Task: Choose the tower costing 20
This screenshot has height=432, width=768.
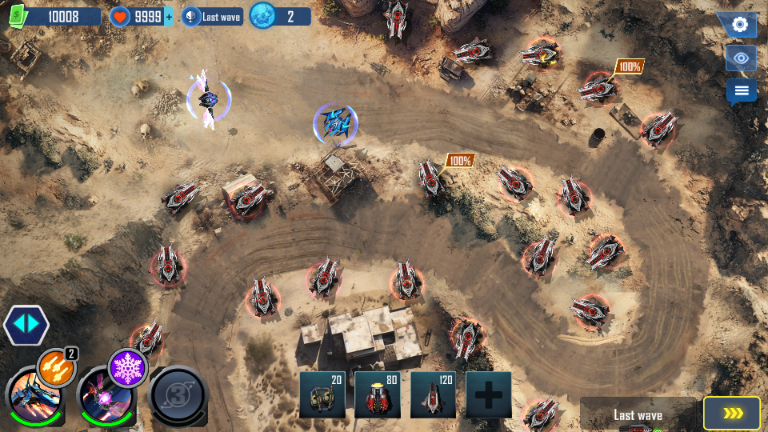Action: [322, 394]
